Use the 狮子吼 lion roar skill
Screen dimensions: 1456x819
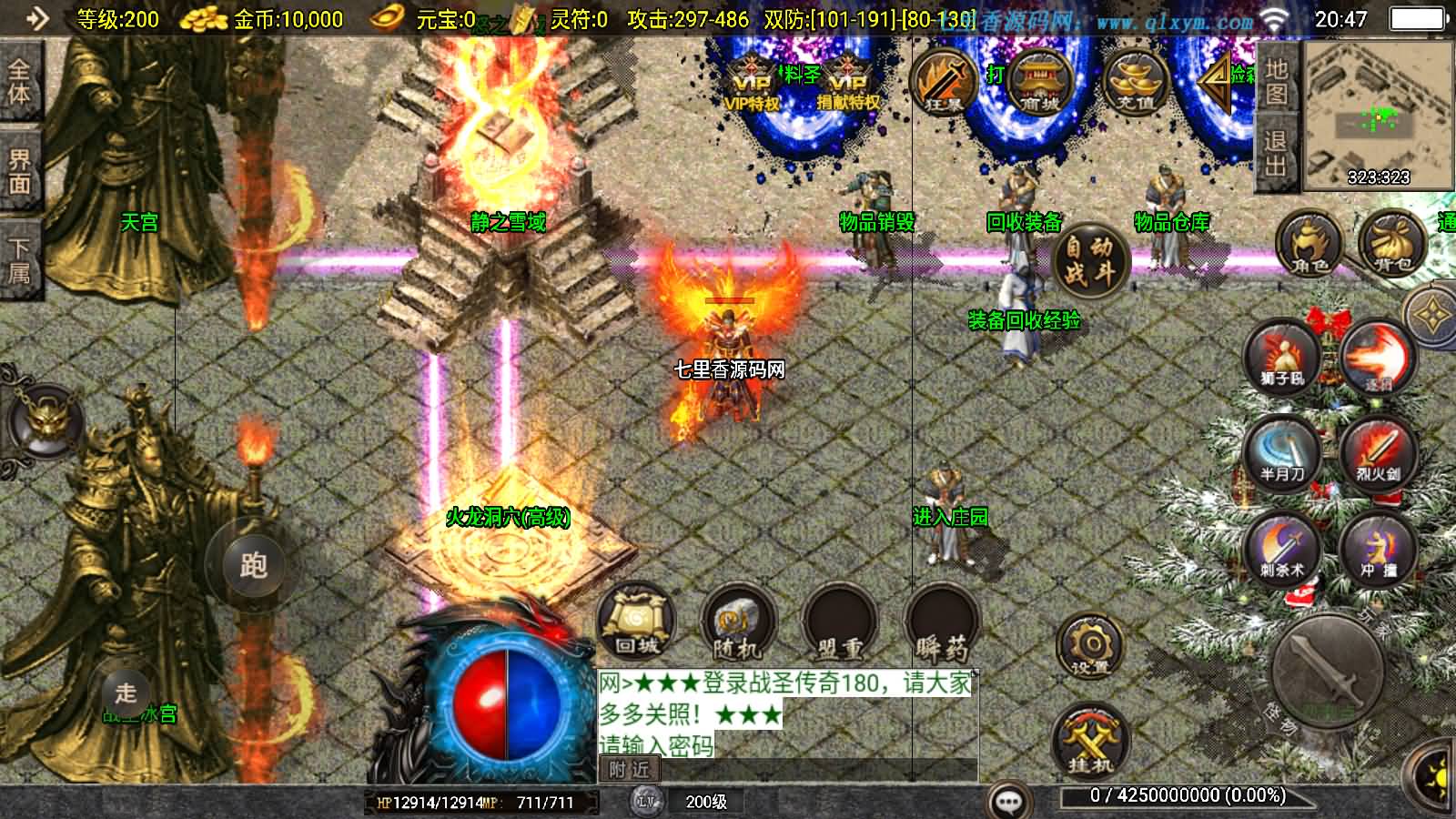tap(1282, 357)
